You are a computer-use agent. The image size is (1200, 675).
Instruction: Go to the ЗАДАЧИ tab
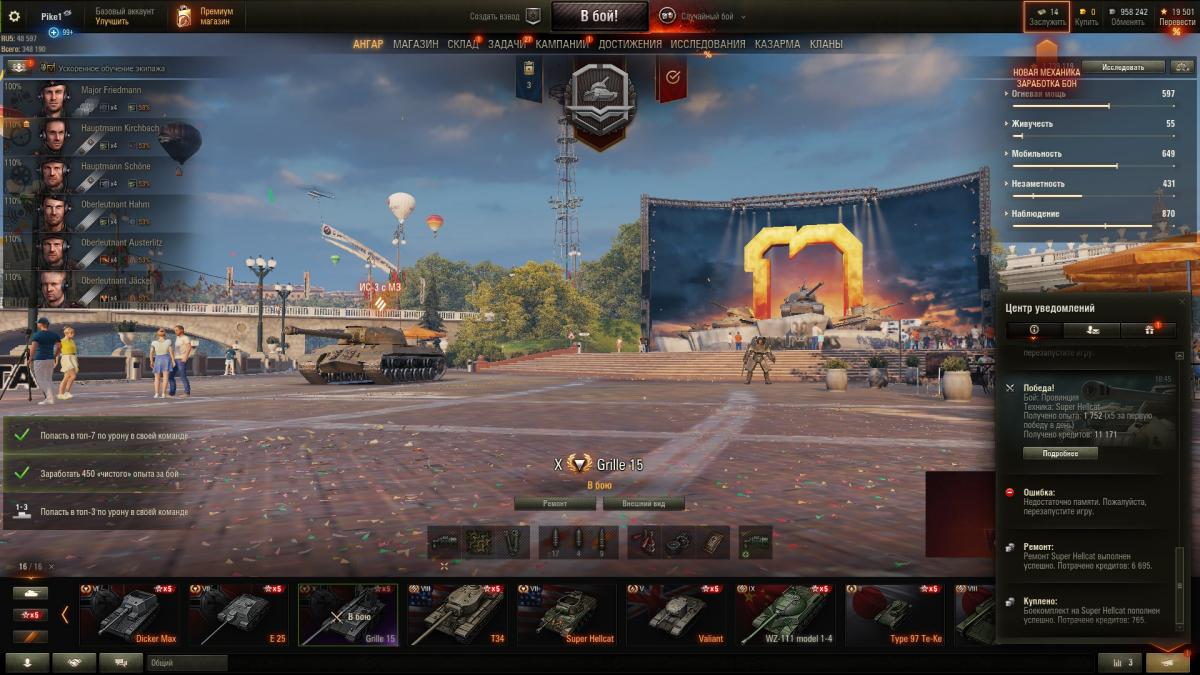click(x=507, y=44)
